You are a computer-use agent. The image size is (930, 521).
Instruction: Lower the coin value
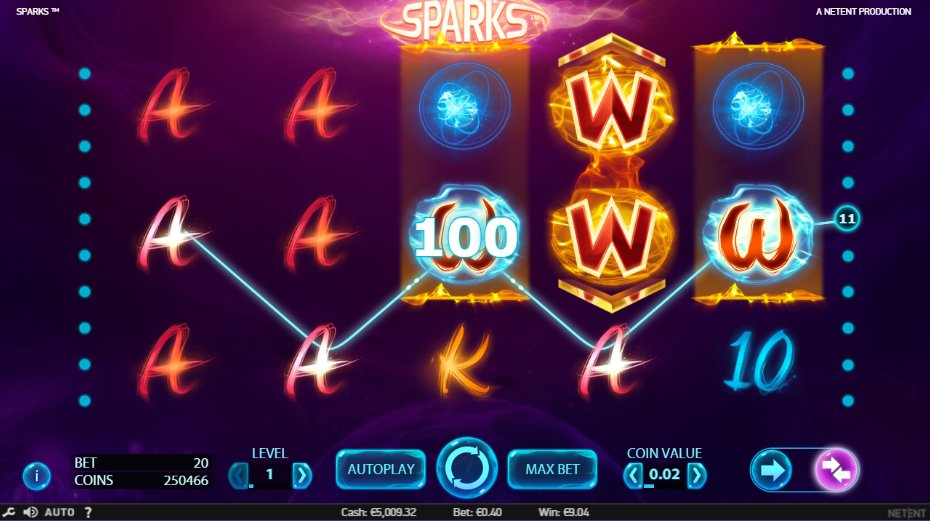pos(633,475)
